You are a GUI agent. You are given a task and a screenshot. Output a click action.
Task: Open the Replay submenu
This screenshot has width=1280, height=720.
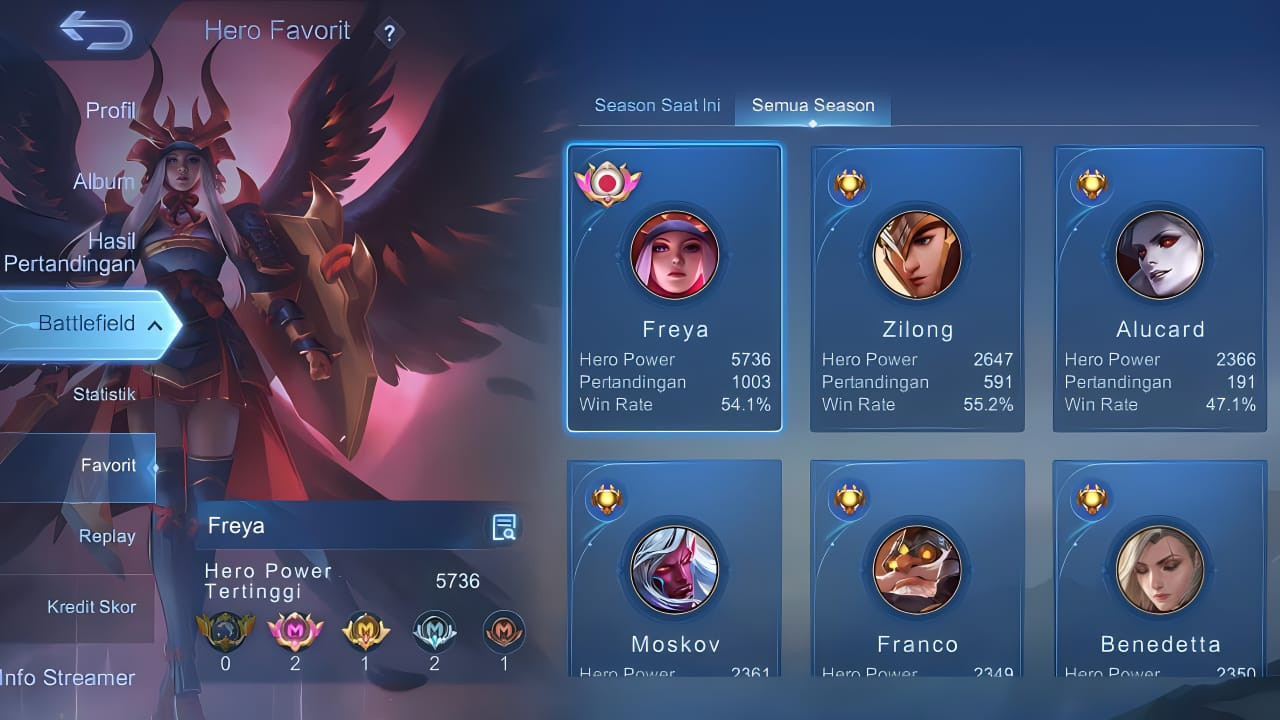pos(107,536)
